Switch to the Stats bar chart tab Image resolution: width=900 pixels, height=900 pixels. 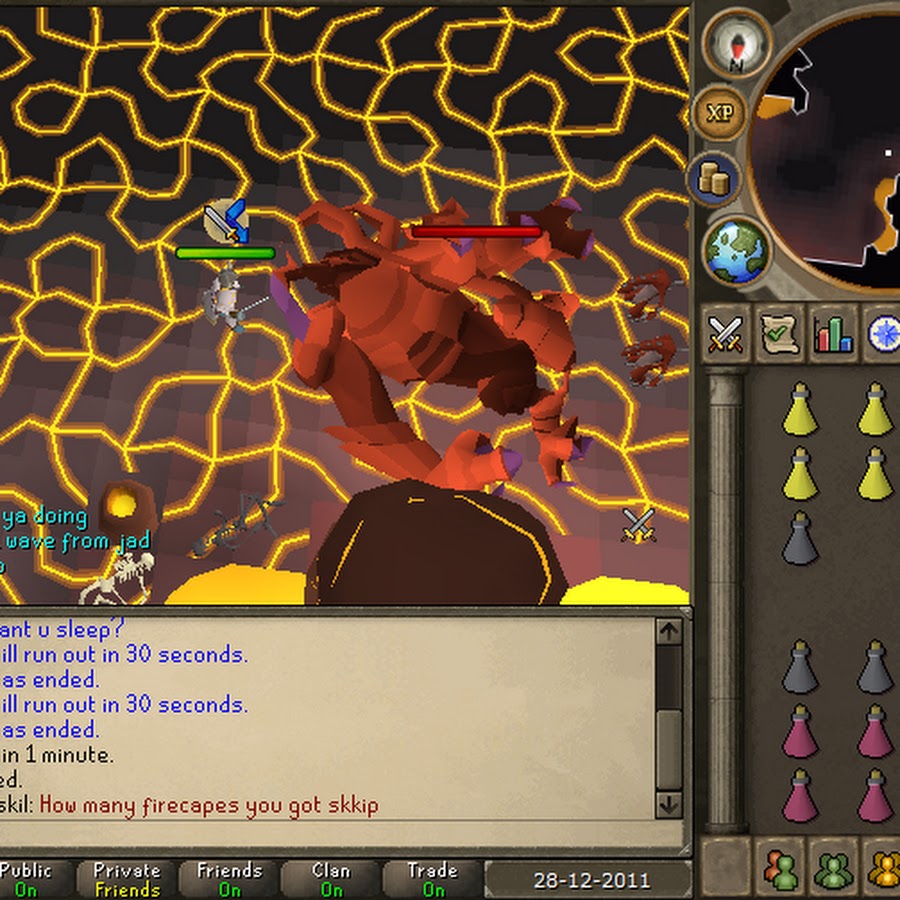pyautogui.click(x=832, y=334)
